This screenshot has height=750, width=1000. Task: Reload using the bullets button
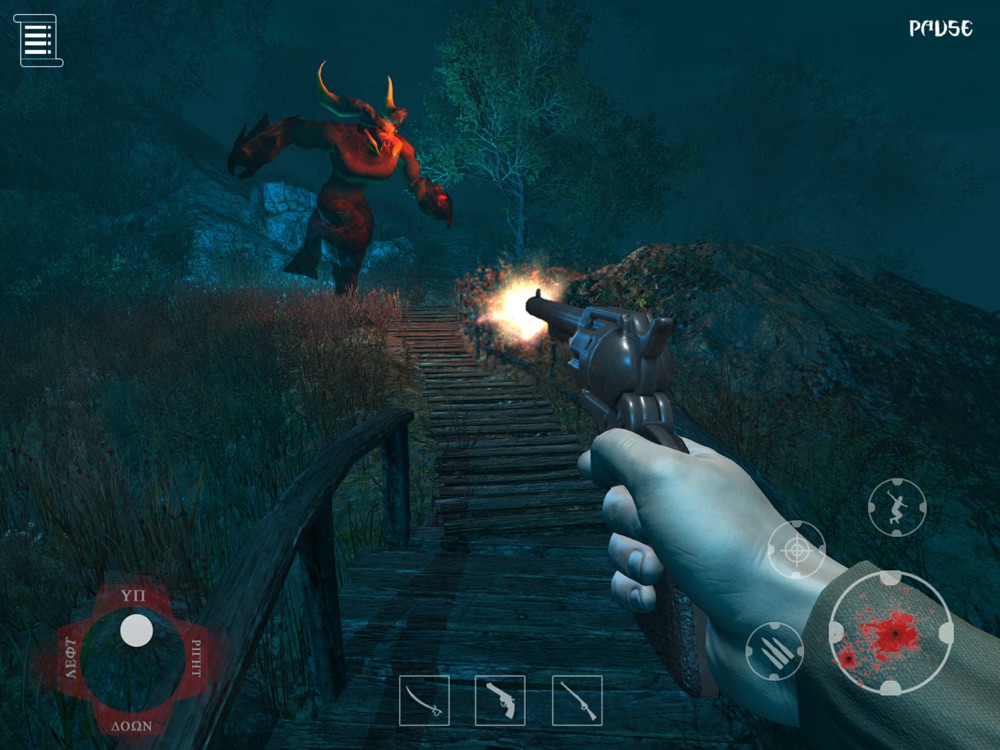774,651
